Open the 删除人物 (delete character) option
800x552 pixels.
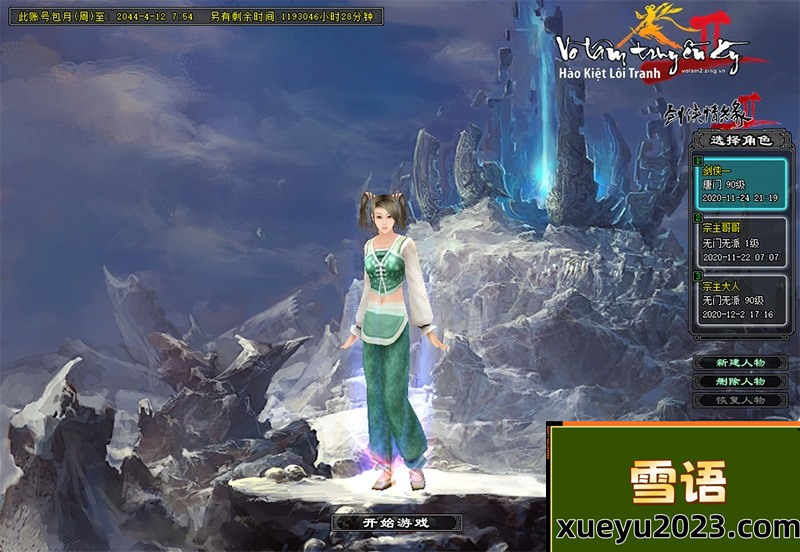pyautogui.click(x=741, y=381)
